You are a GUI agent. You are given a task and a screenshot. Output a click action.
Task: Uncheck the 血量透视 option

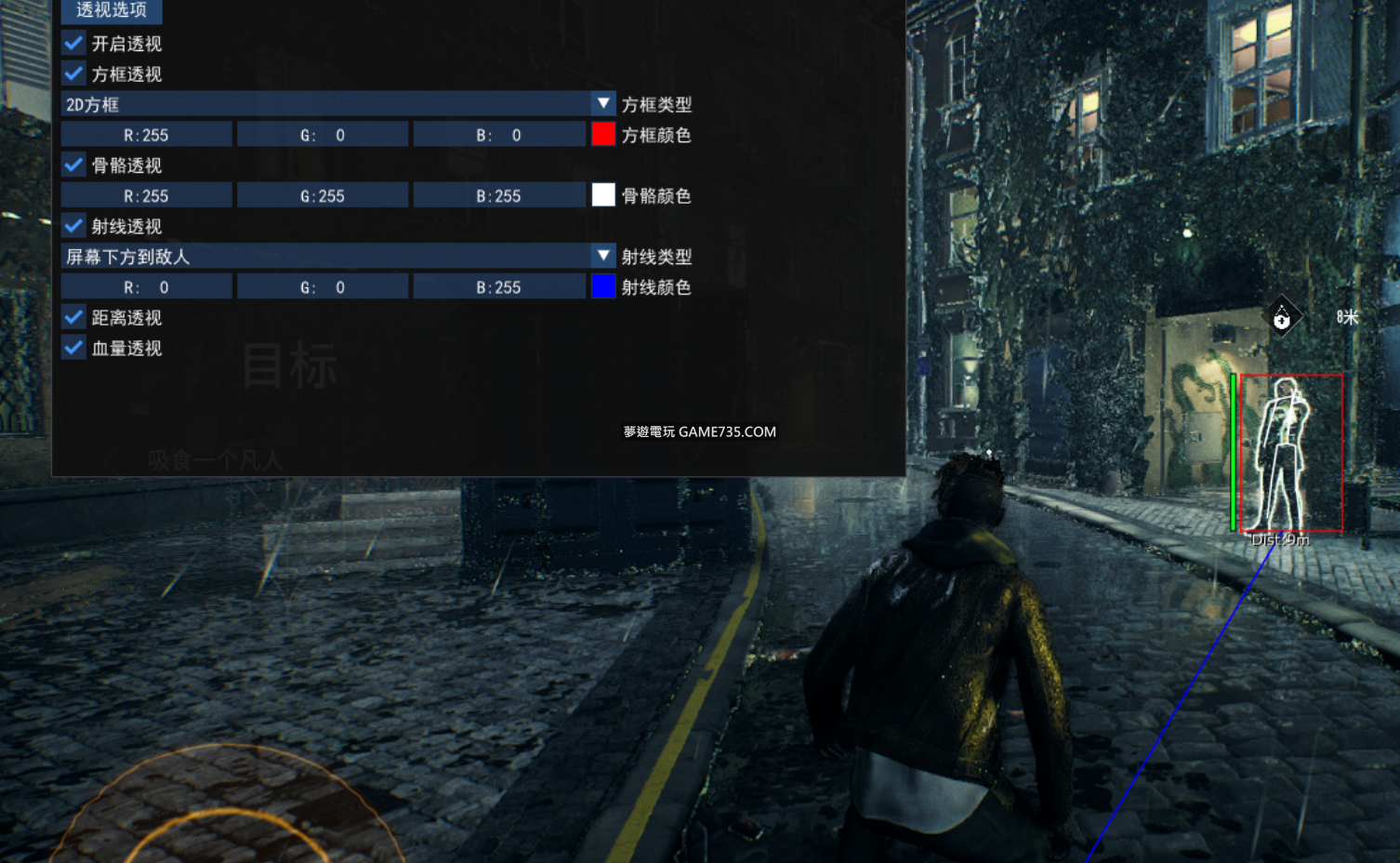74,348
